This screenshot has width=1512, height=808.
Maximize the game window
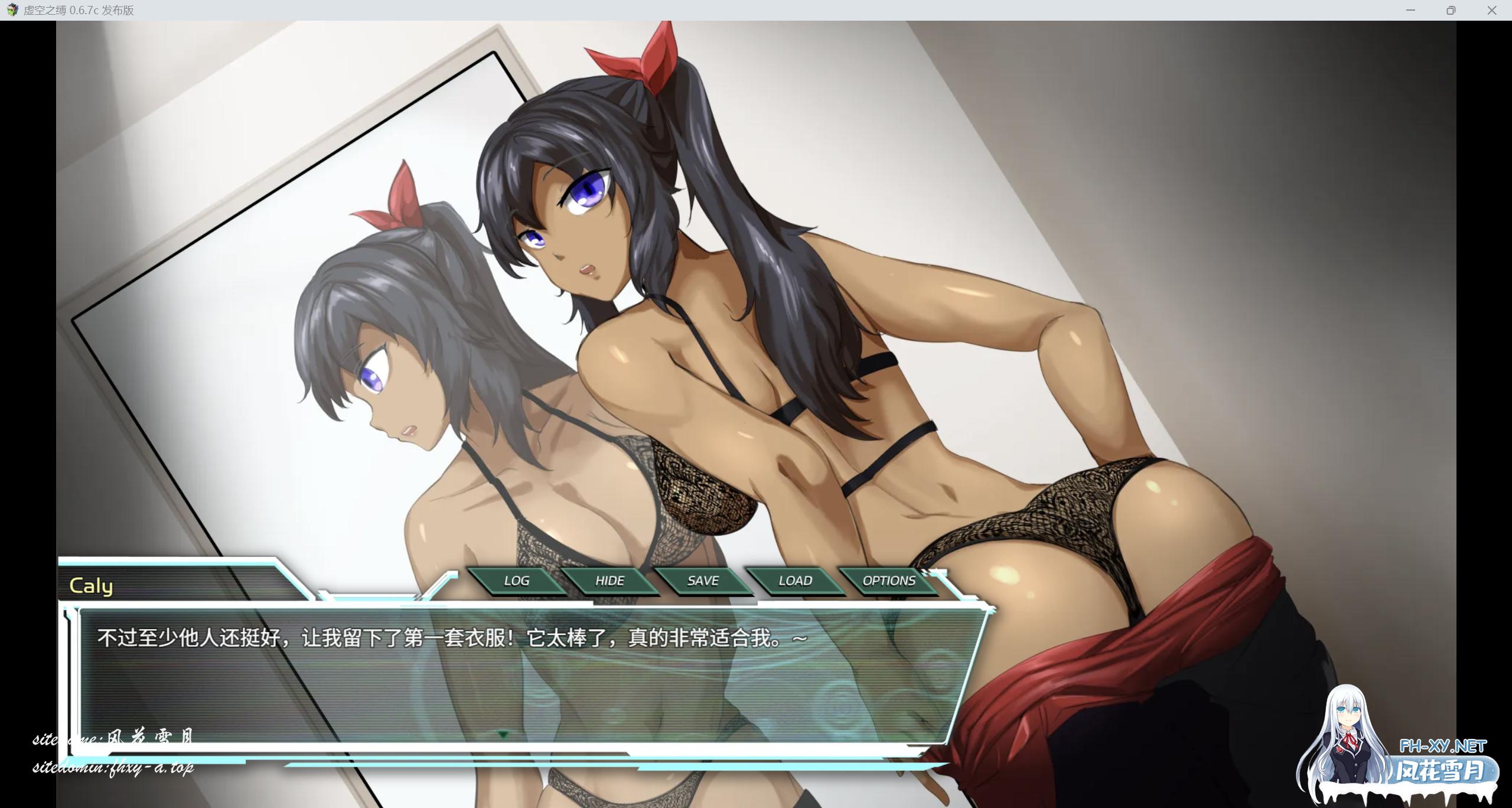click(x=1452, y=10)
